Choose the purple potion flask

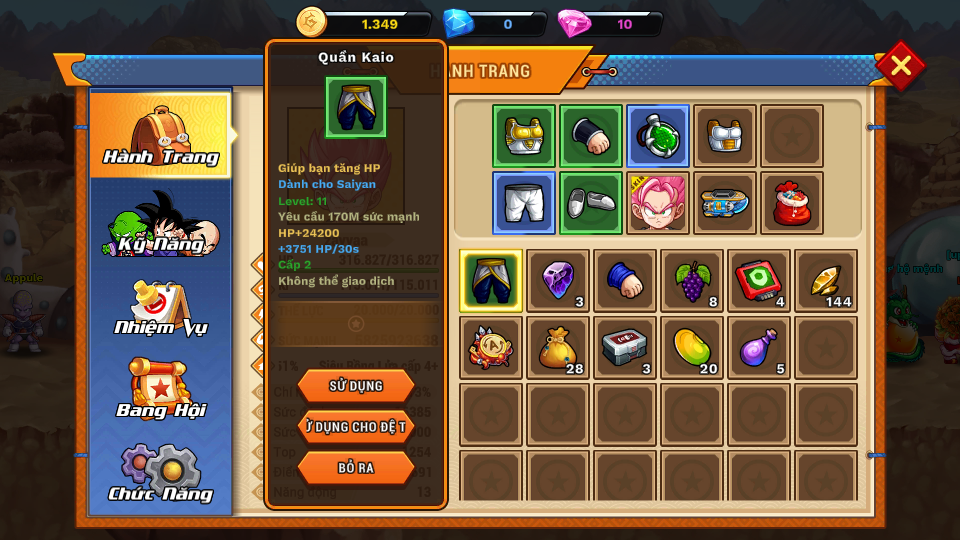pos(759,347)
